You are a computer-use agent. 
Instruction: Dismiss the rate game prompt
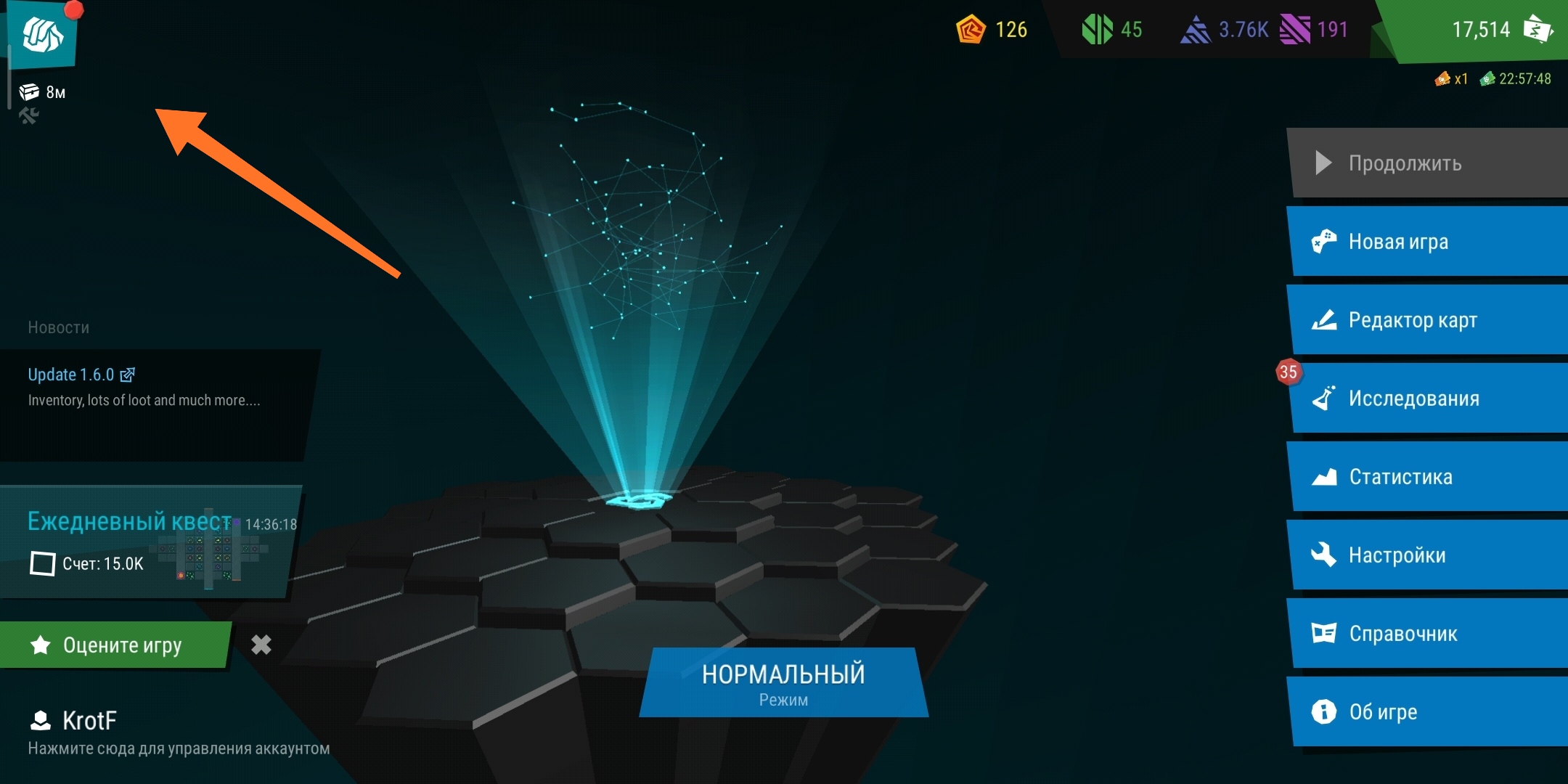pyautogui.click(x=261, y=645)
